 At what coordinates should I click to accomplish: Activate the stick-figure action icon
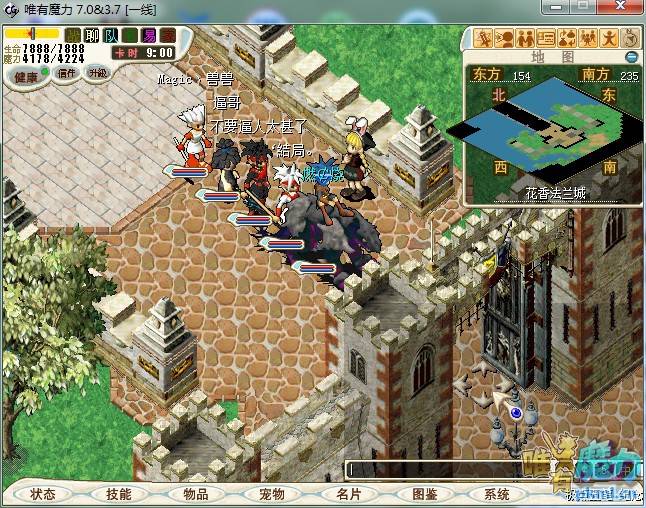coord(608,39)
